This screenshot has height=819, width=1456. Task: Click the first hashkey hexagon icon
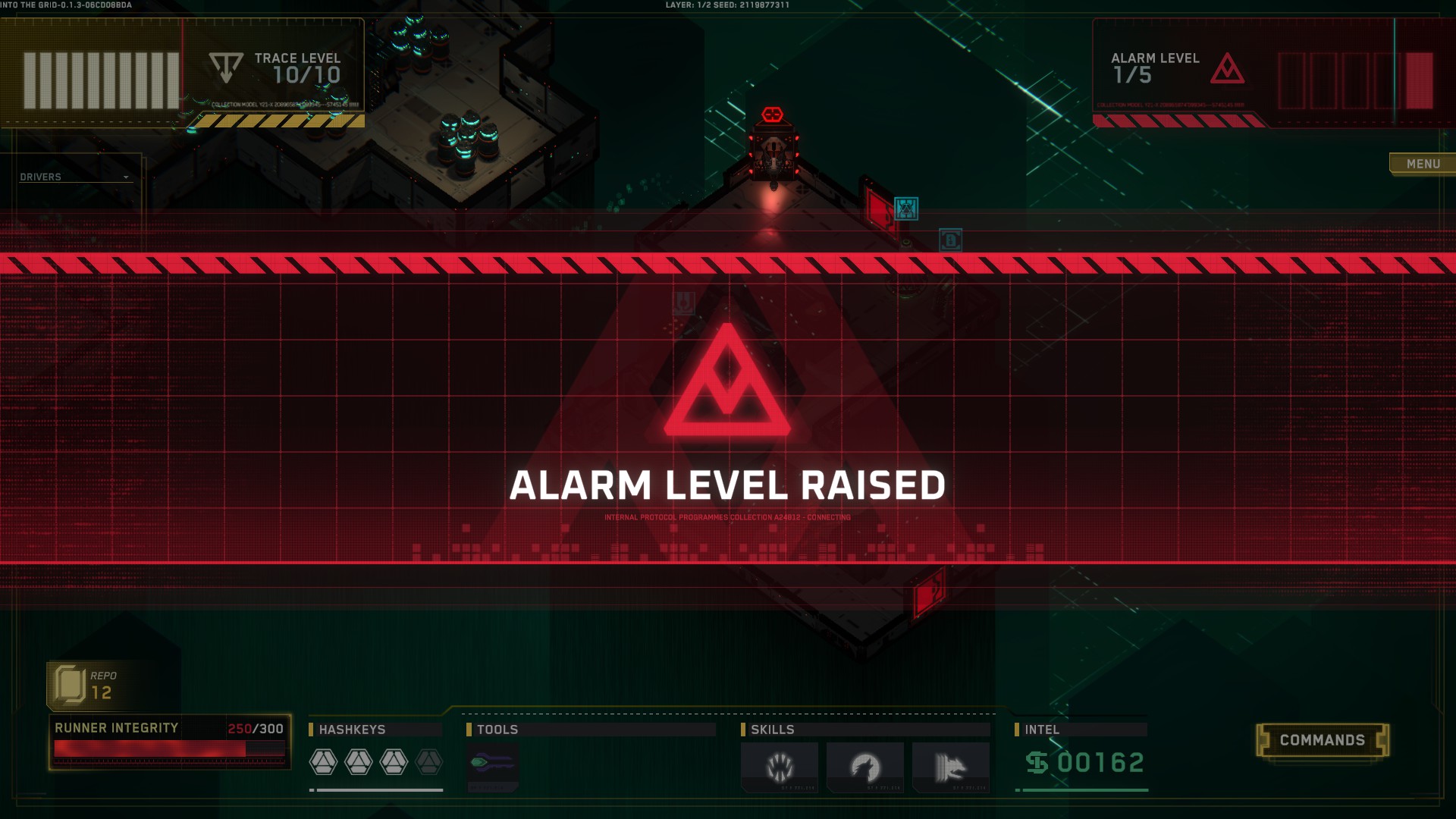click(x=323, y=761)
